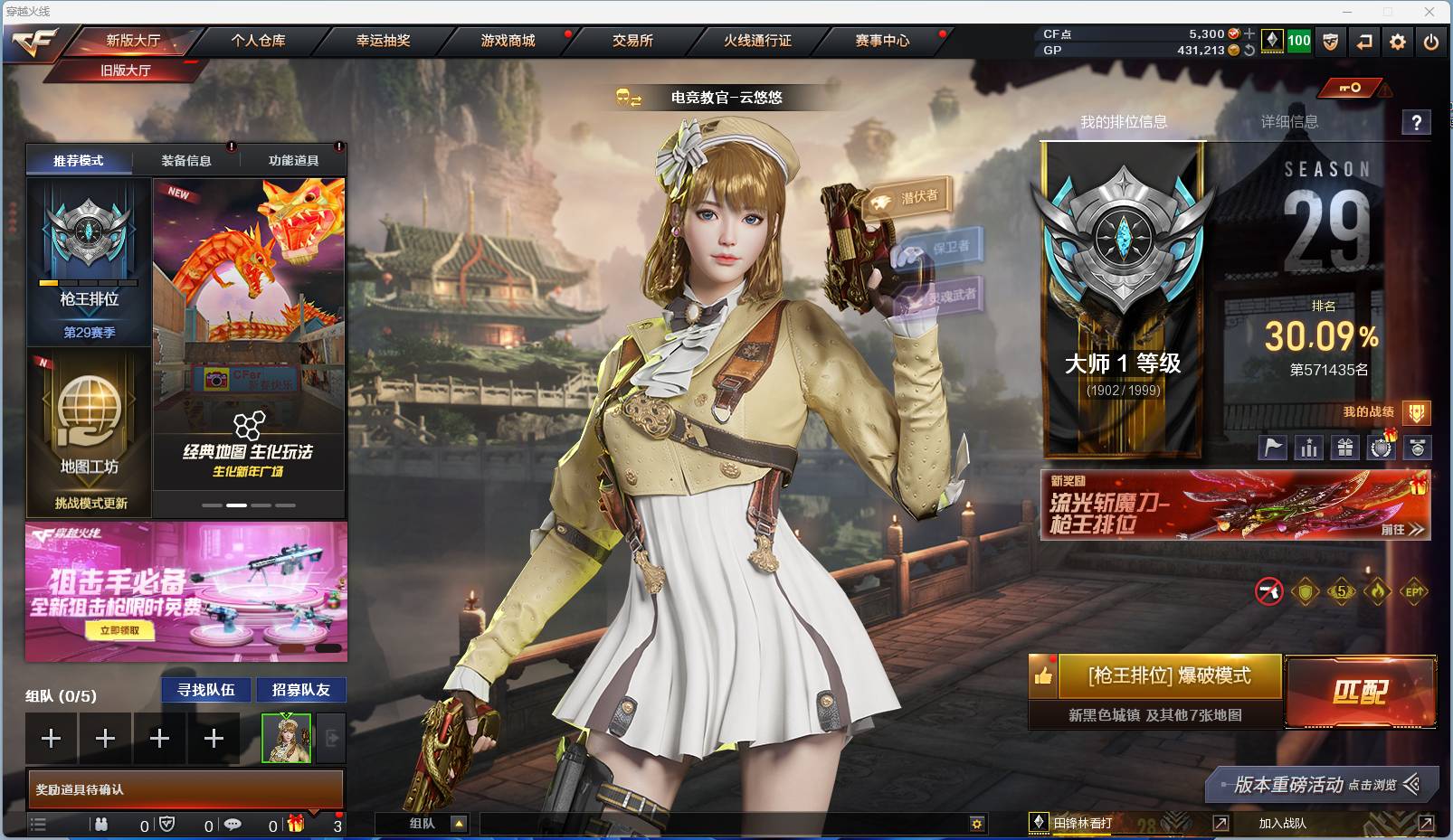The image size is (1453, 840).
Task: Click the chat bubble icon in bottom bar
Action: [x=232, y=826]
